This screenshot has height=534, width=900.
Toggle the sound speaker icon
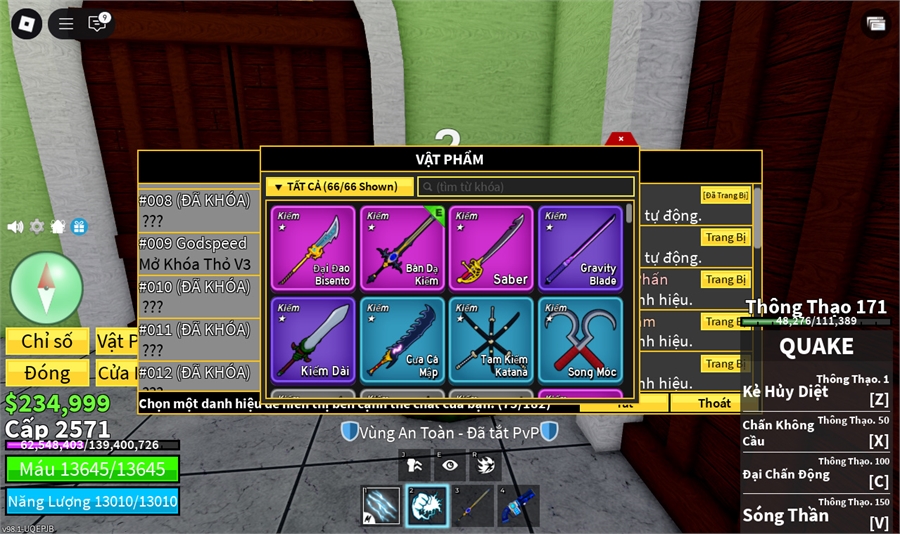(x=15, y=227)
